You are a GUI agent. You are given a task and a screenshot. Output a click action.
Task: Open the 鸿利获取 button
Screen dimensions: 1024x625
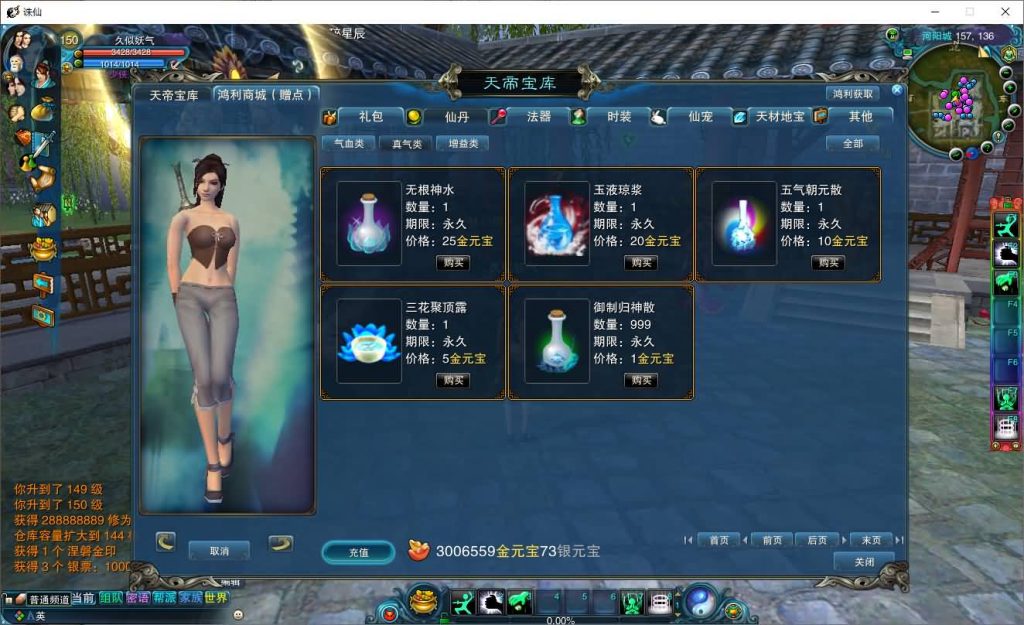(852, 94)
